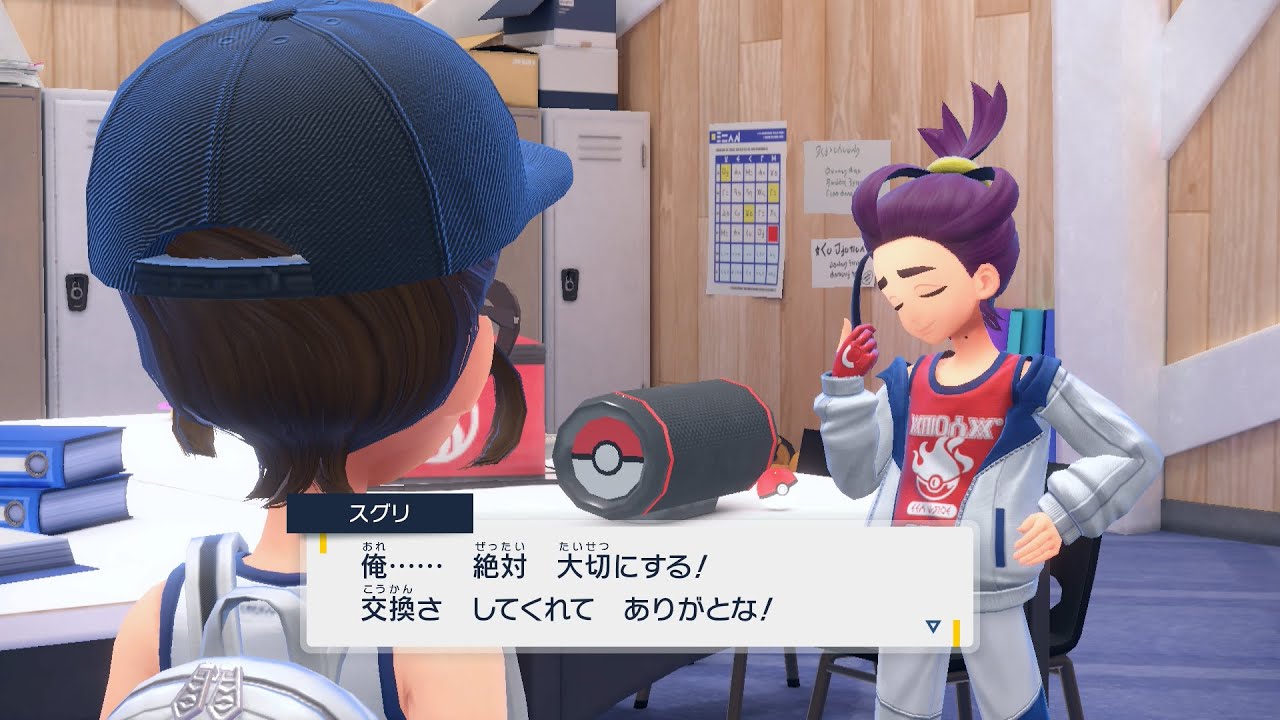1280x720 pixels.
Task: Select the スグリ speaker name tab
Action: point(377,515)
